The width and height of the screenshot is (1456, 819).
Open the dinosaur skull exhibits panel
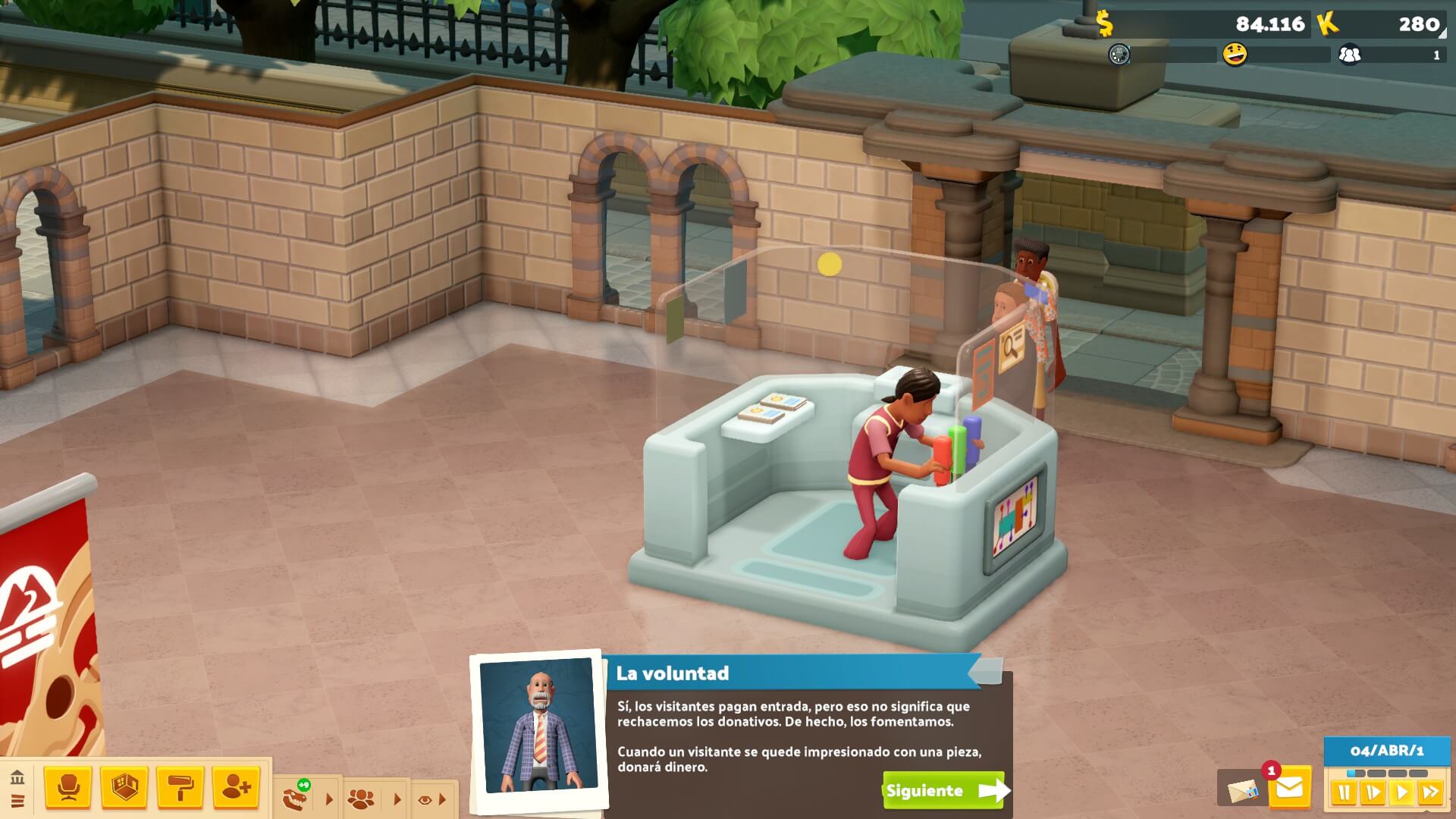click(295, 798)
